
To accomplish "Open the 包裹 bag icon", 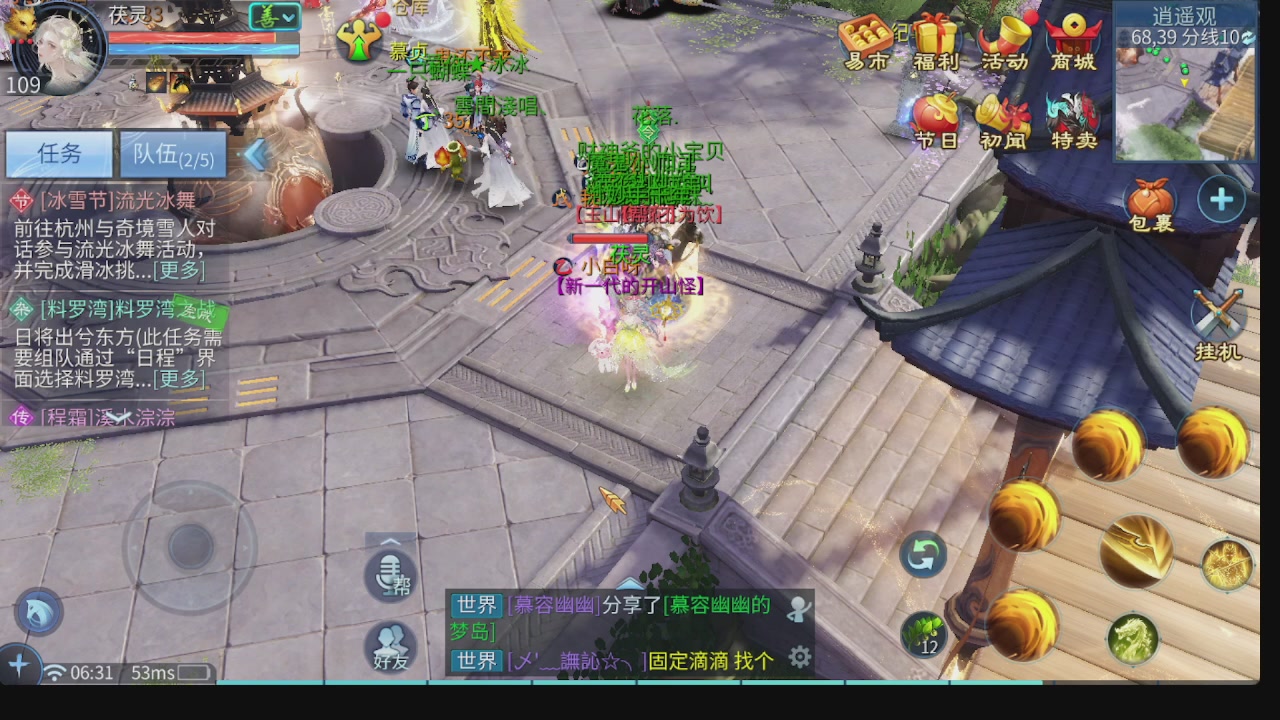I will (x=1152, y=200).
